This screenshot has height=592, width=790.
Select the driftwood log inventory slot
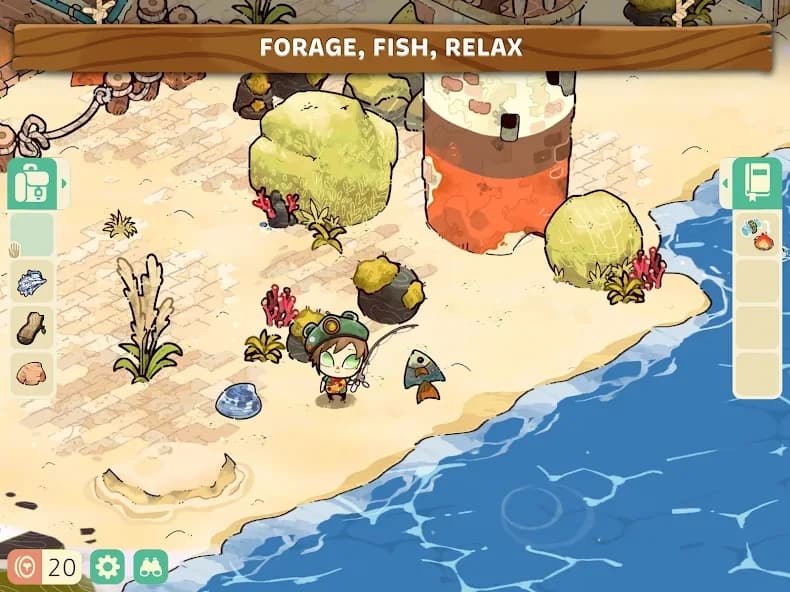(x=32, y=329)
